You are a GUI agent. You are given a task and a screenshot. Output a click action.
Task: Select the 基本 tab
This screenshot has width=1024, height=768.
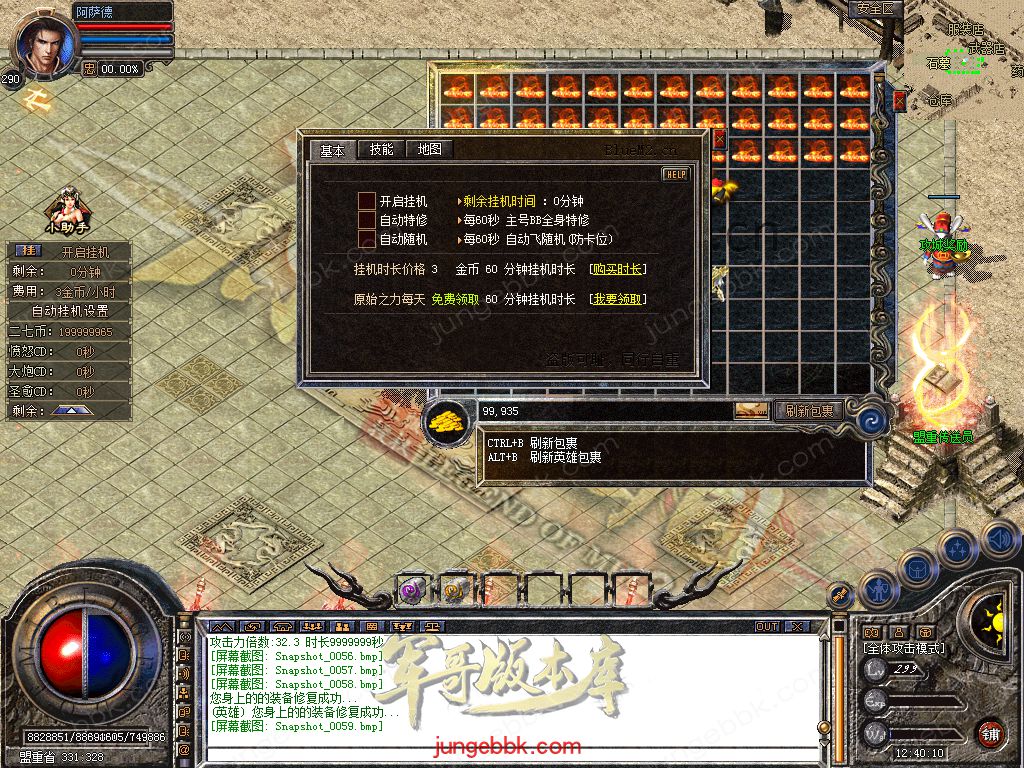coord(332,151)
